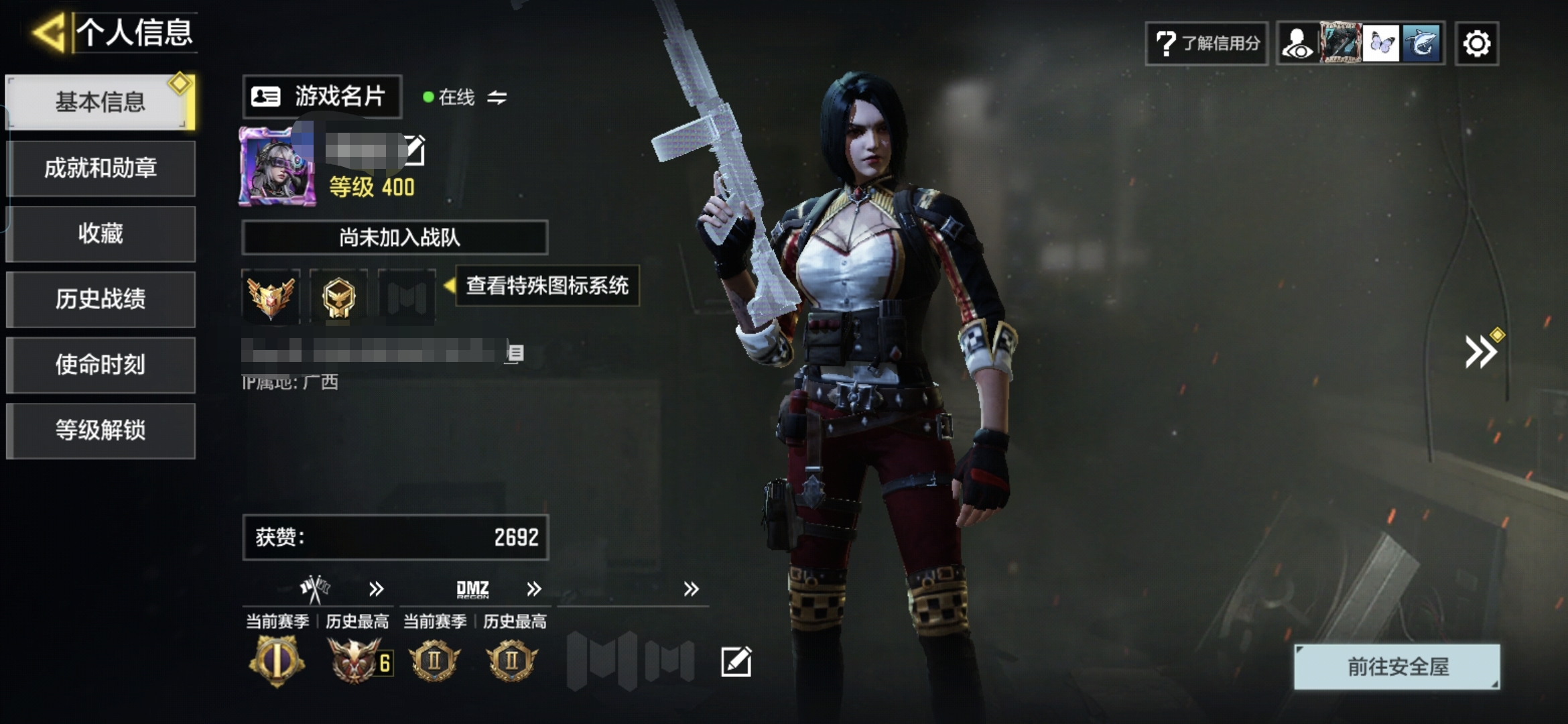
Task: Open the 成就和勋章 tab
Action: click(x=101, y=168)
